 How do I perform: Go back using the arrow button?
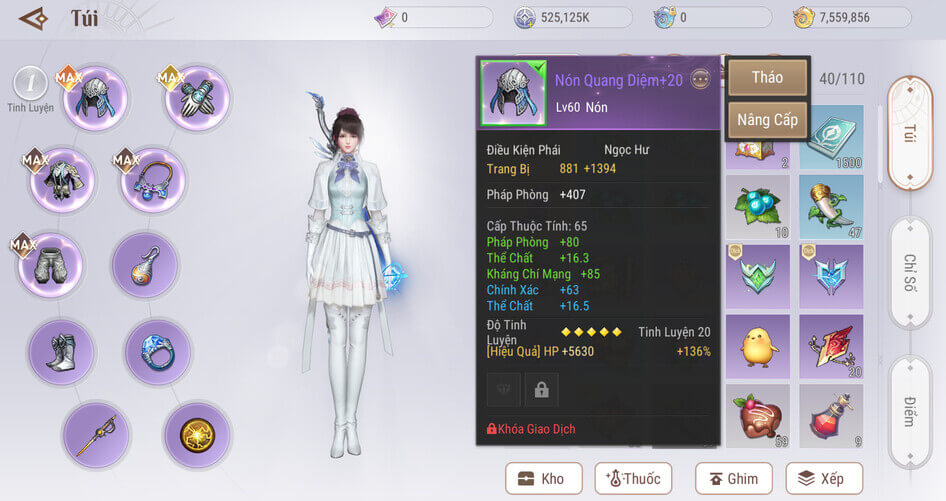coord(33,18)
